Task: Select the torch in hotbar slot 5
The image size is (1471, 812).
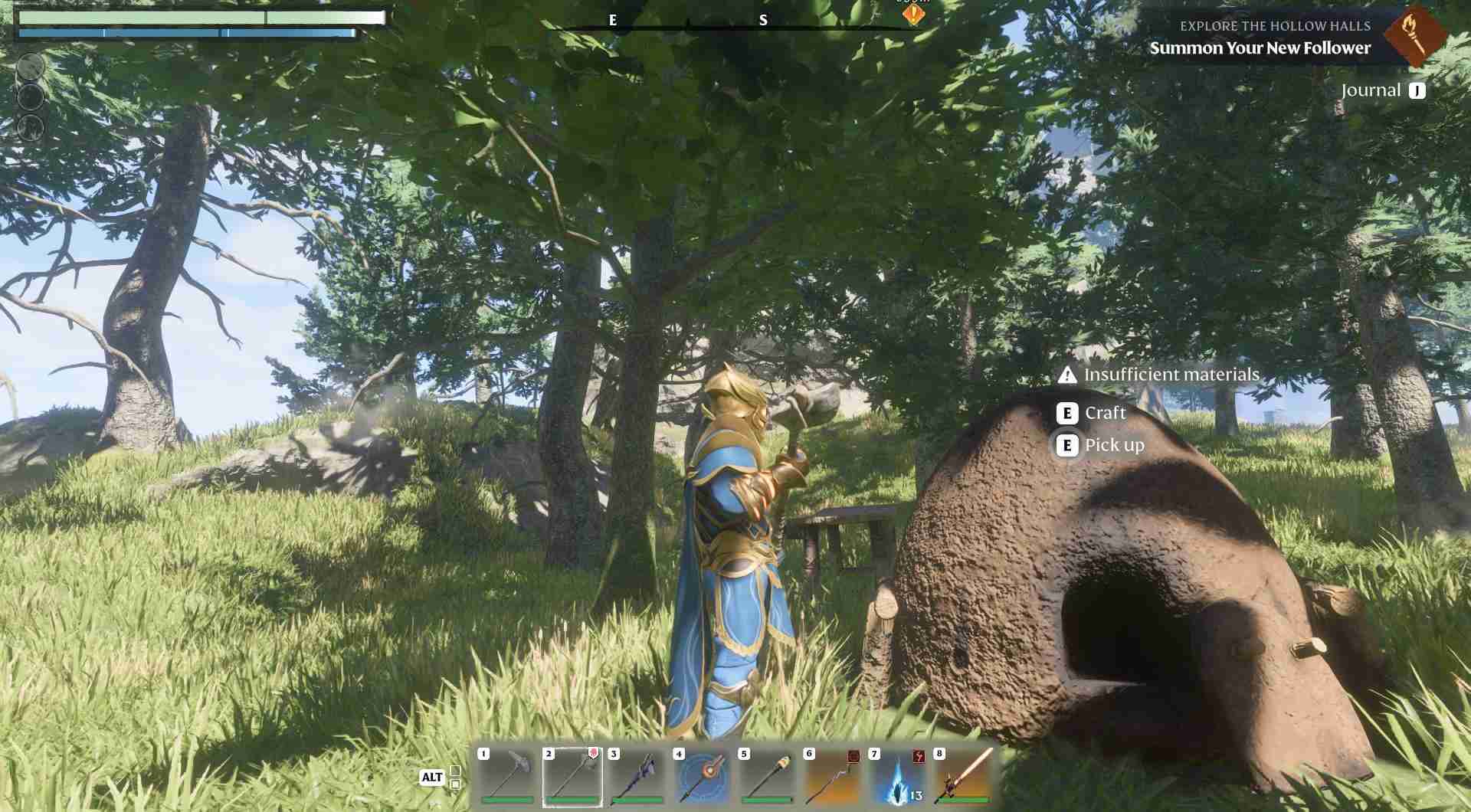Action: point(768,777)
